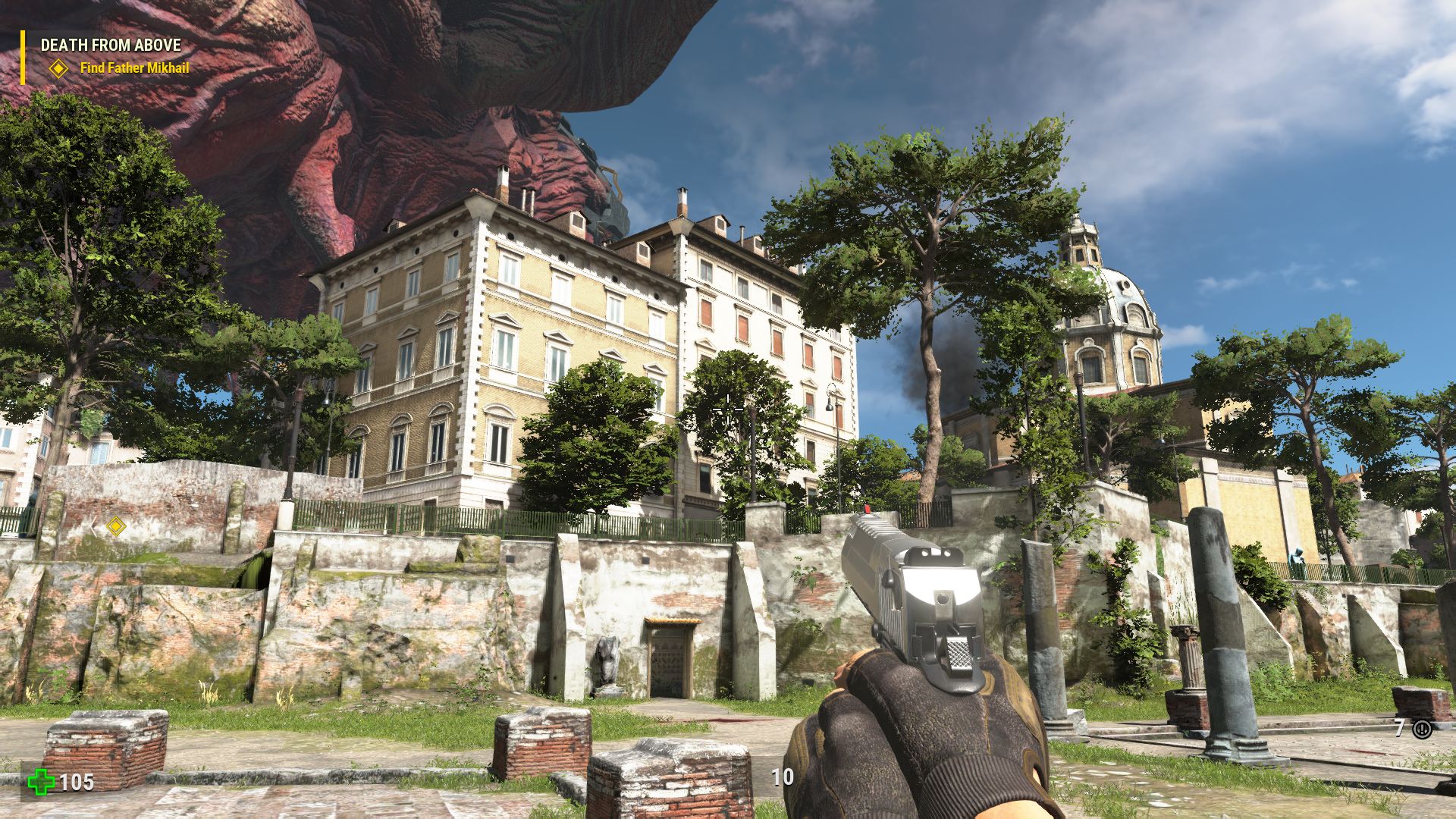Click the yellow objective waypoint diamond marker
The height and width of the screenshot is (819, 1456).
[x=115, y=526]
